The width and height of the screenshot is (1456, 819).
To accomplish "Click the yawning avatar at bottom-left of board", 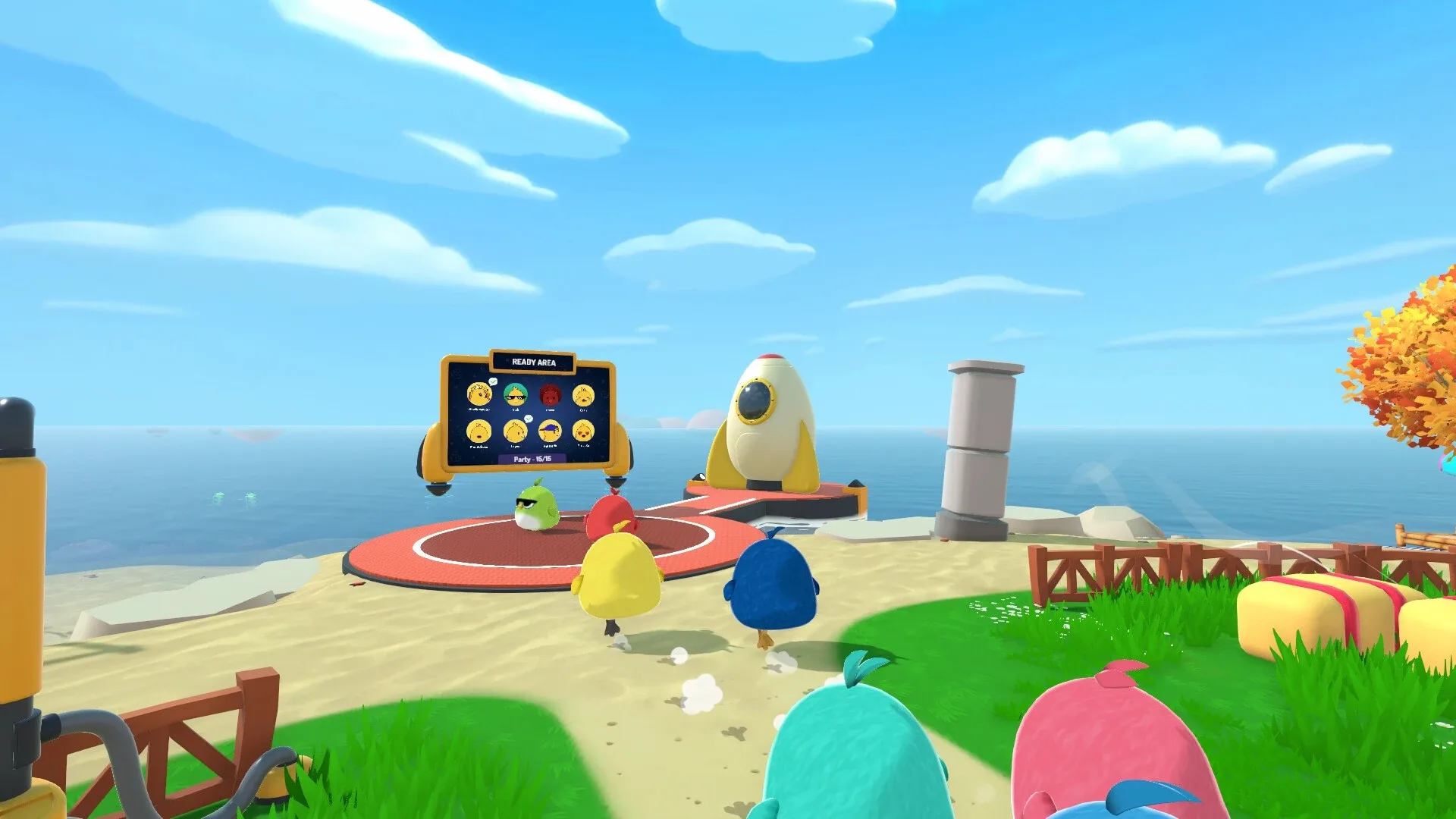I will point(479,431).
